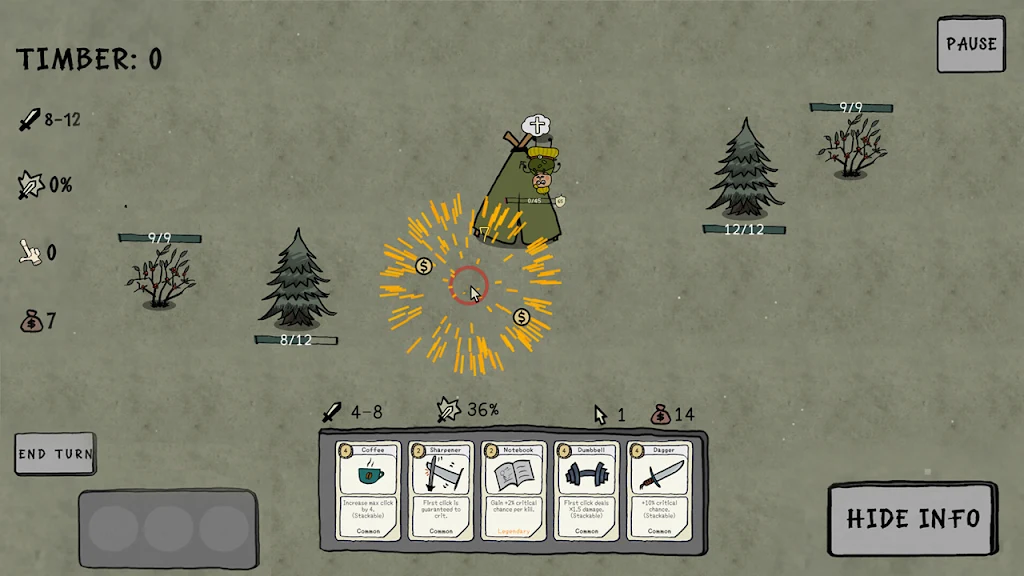Pick the legendary Notebook card
The image size is (1024, 576).
click(514, 490)
